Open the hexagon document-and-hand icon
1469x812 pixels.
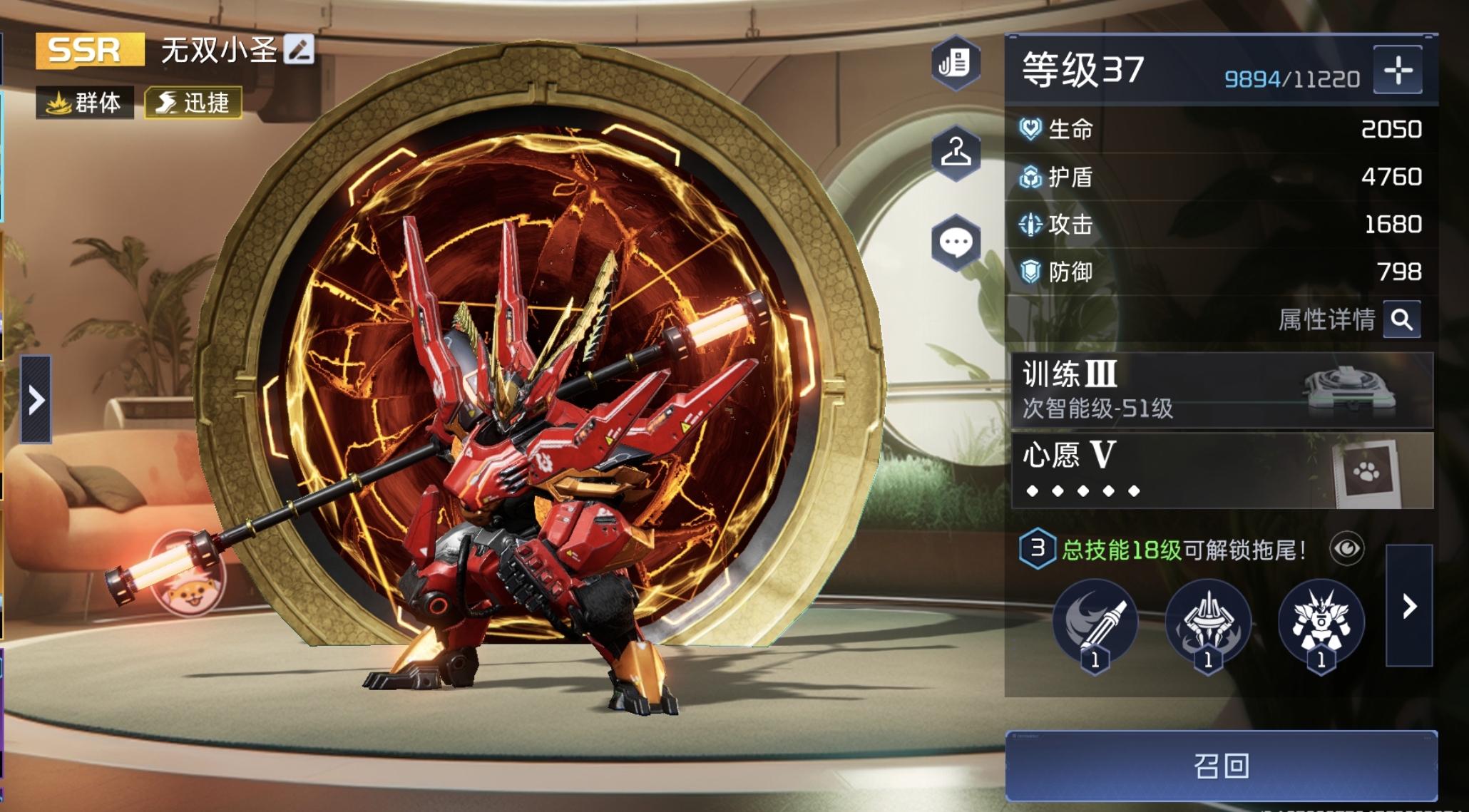[956, 63]
